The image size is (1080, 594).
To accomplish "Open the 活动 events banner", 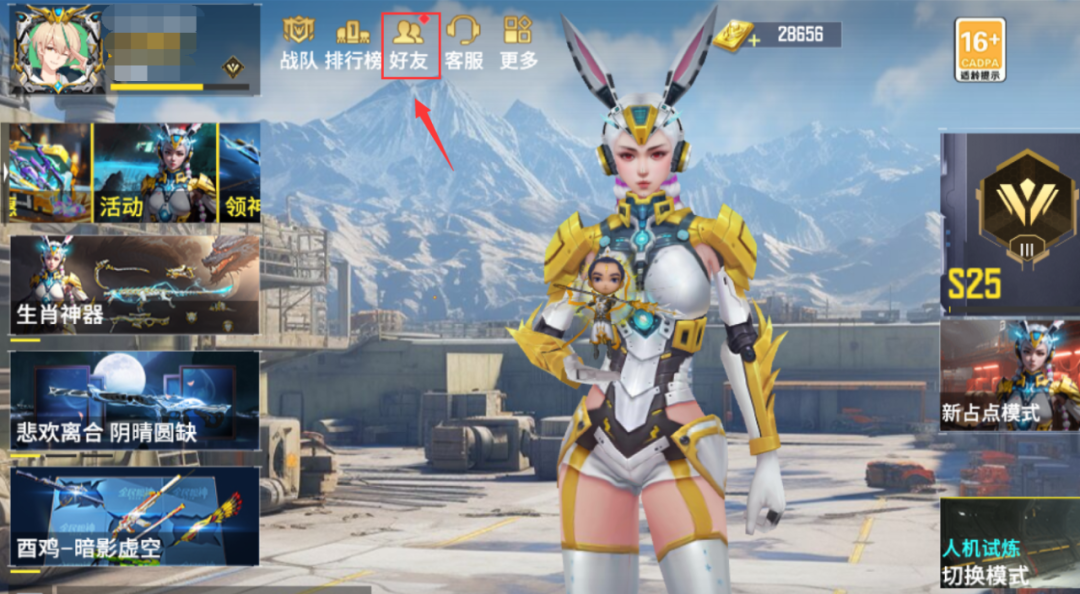I will (x=154, y=173).
